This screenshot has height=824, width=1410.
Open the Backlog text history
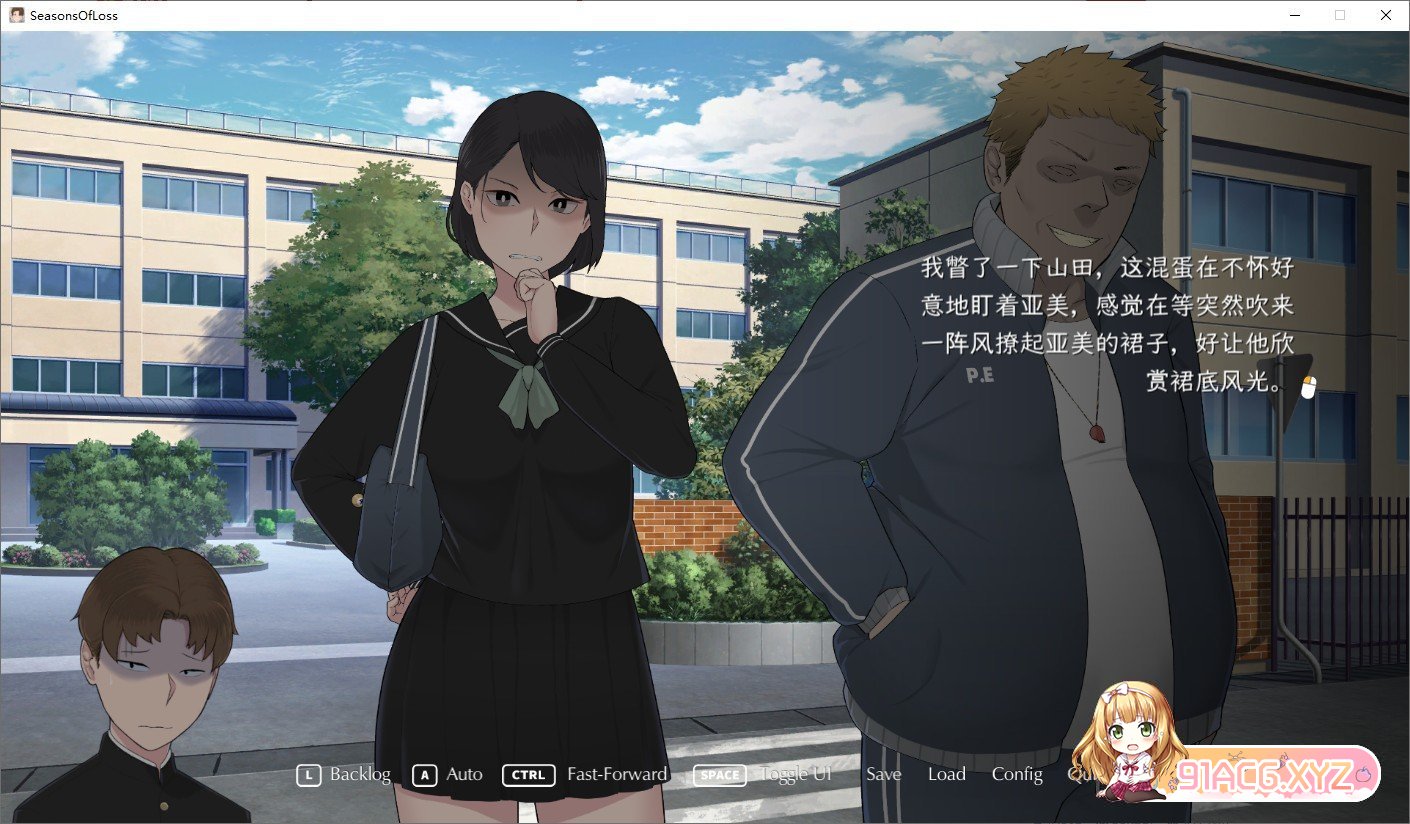(x=345, y=775)
